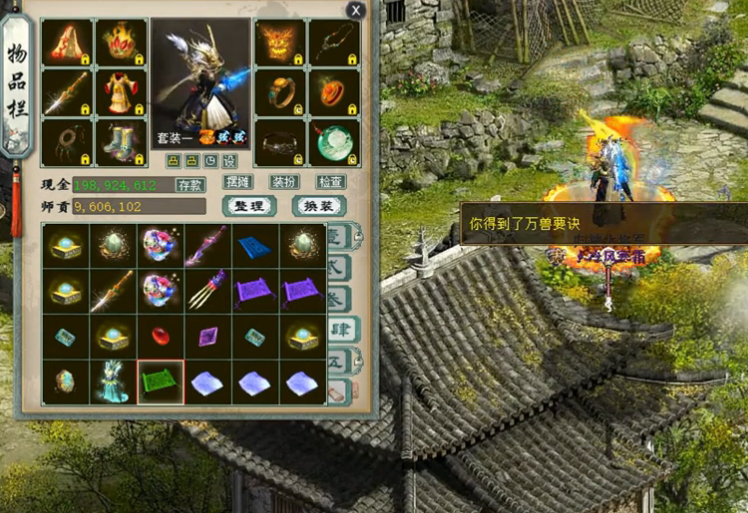The image size is (748, 513).
Task: Select the highlighted green scroll item
Action: 161,381
